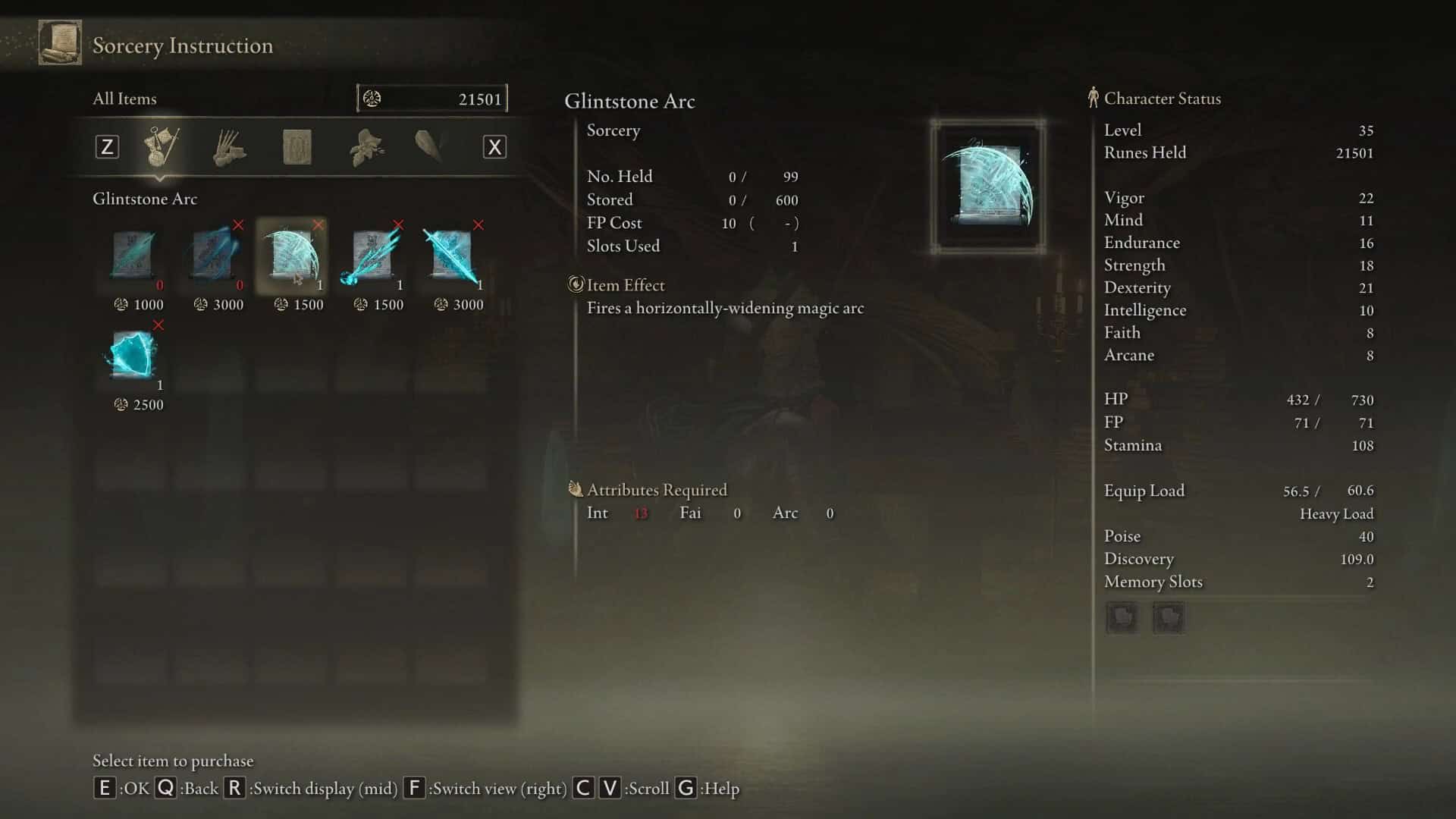The width and height of the screenshot is (1456, 819).
Task: Switch to the All Items category tab
Action: coord(162,146)
